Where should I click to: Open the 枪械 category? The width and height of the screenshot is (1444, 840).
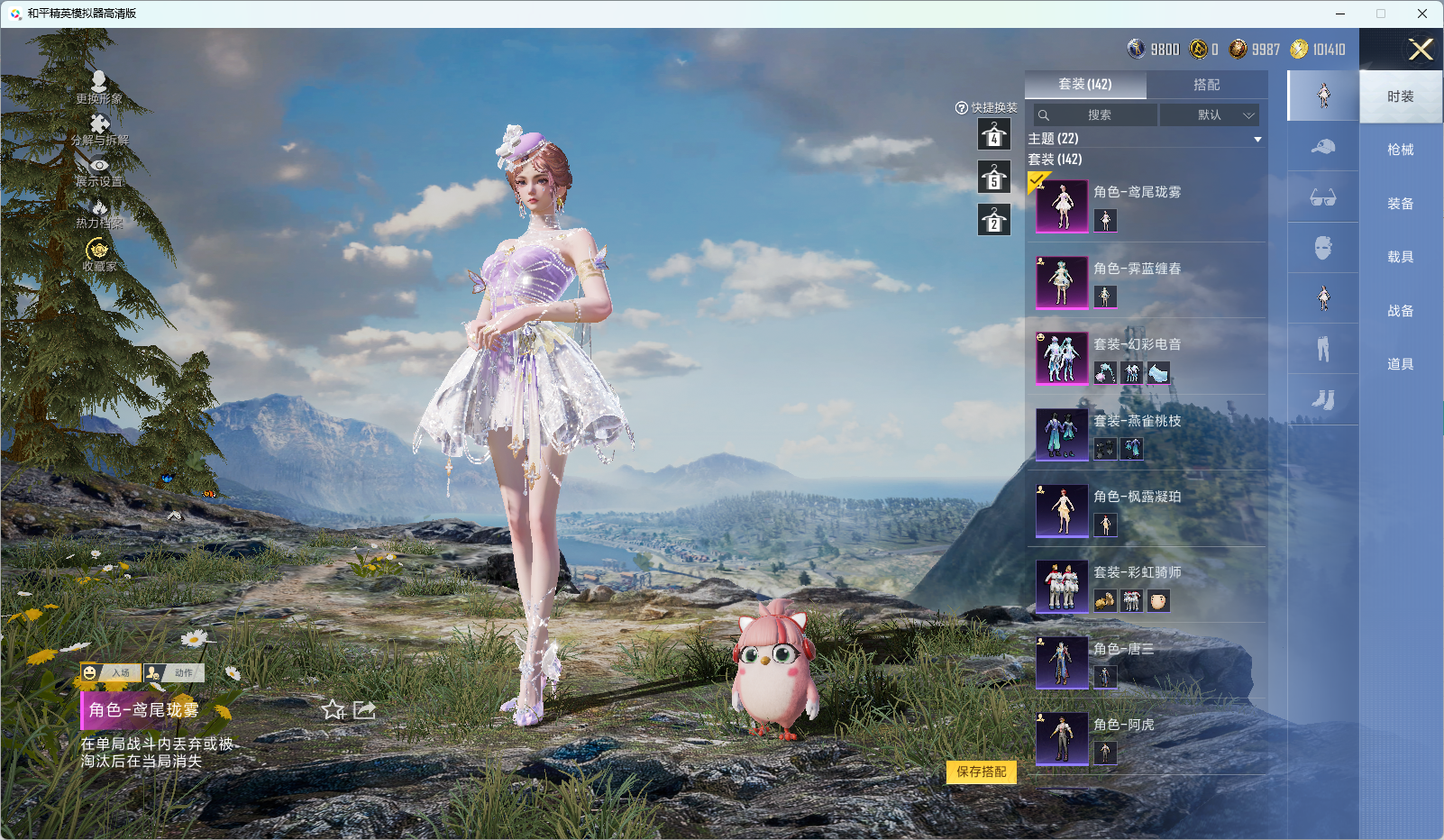tap(1400, 150)
